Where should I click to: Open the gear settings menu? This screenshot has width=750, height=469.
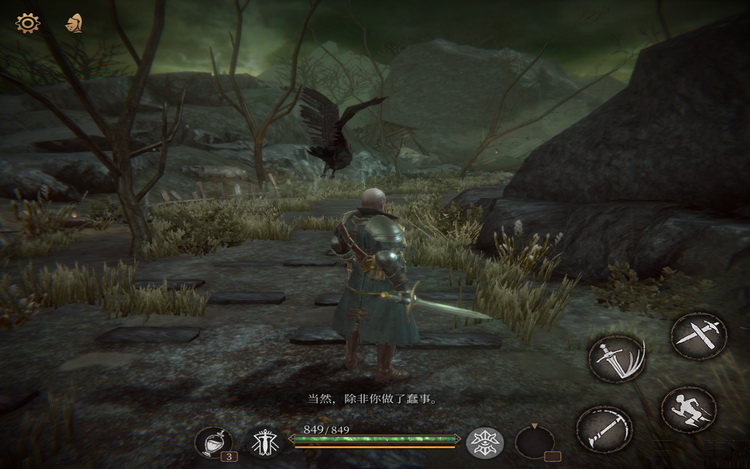pos(27,22)
